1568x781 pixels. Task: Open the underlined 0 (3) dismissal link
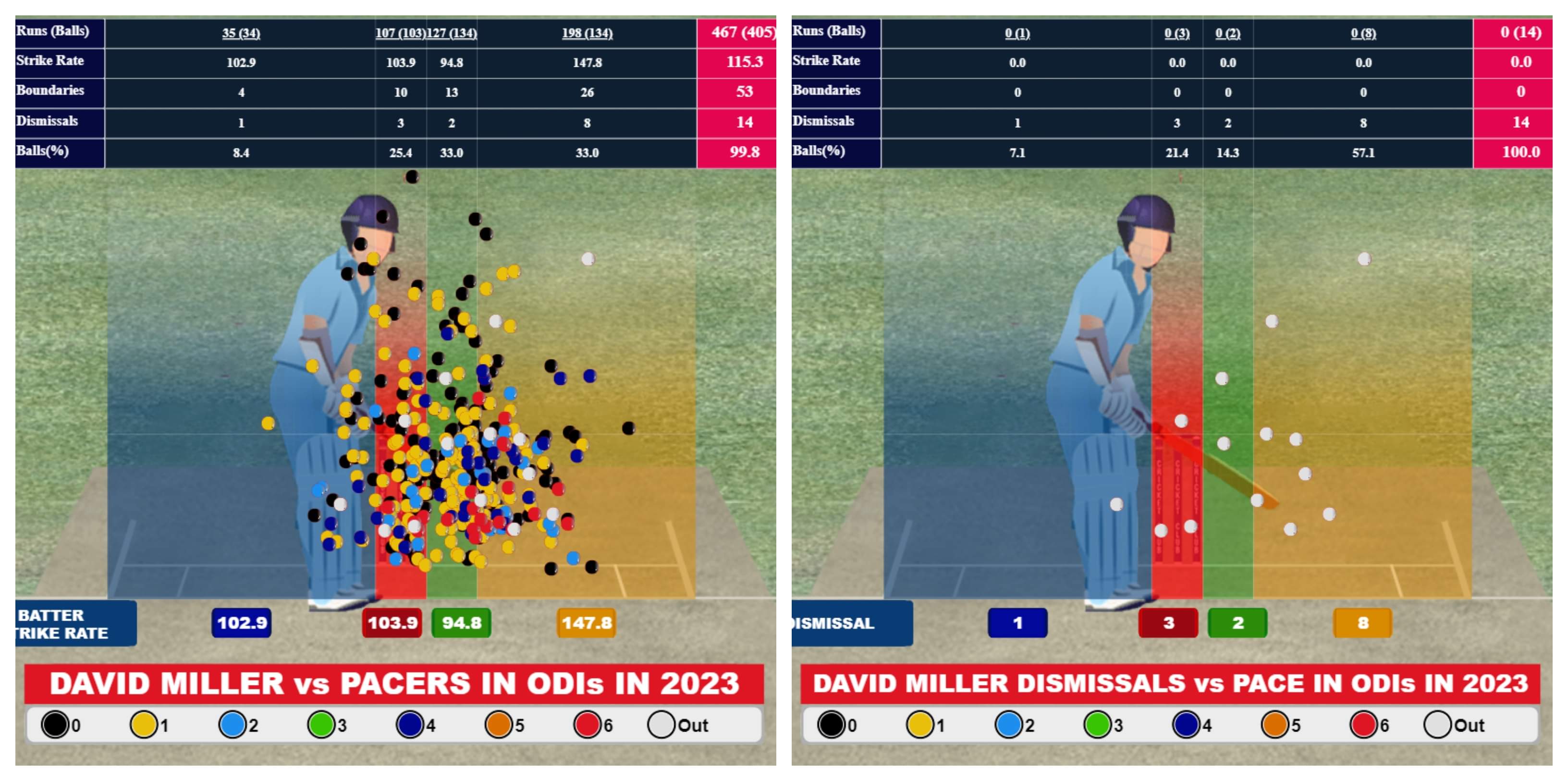click(1176, 33)
